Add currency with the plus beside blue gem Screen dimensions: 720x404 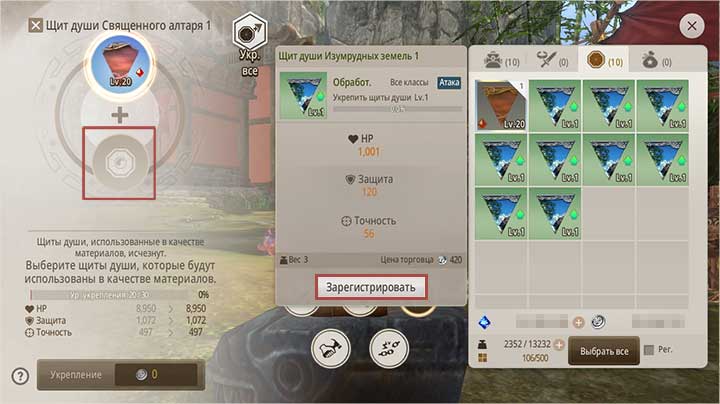pos(578,322)
